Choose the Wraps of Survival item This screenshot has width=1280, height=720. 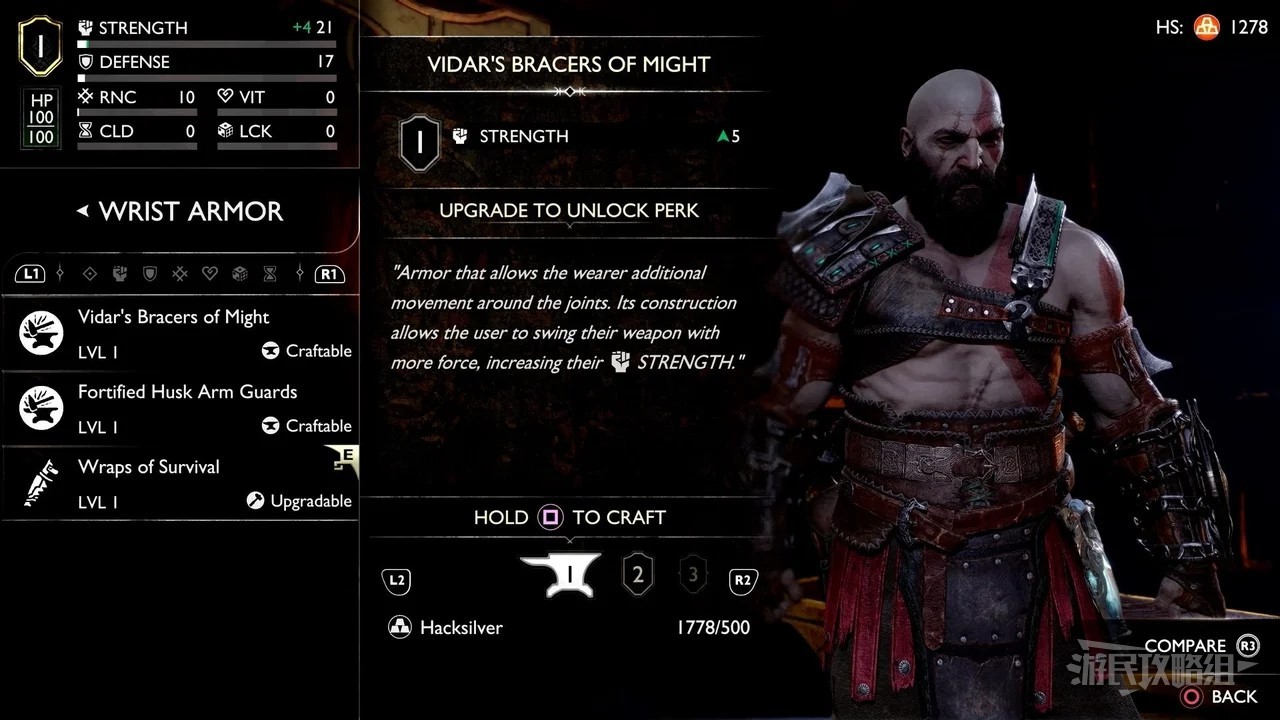(x=185, y=483)
